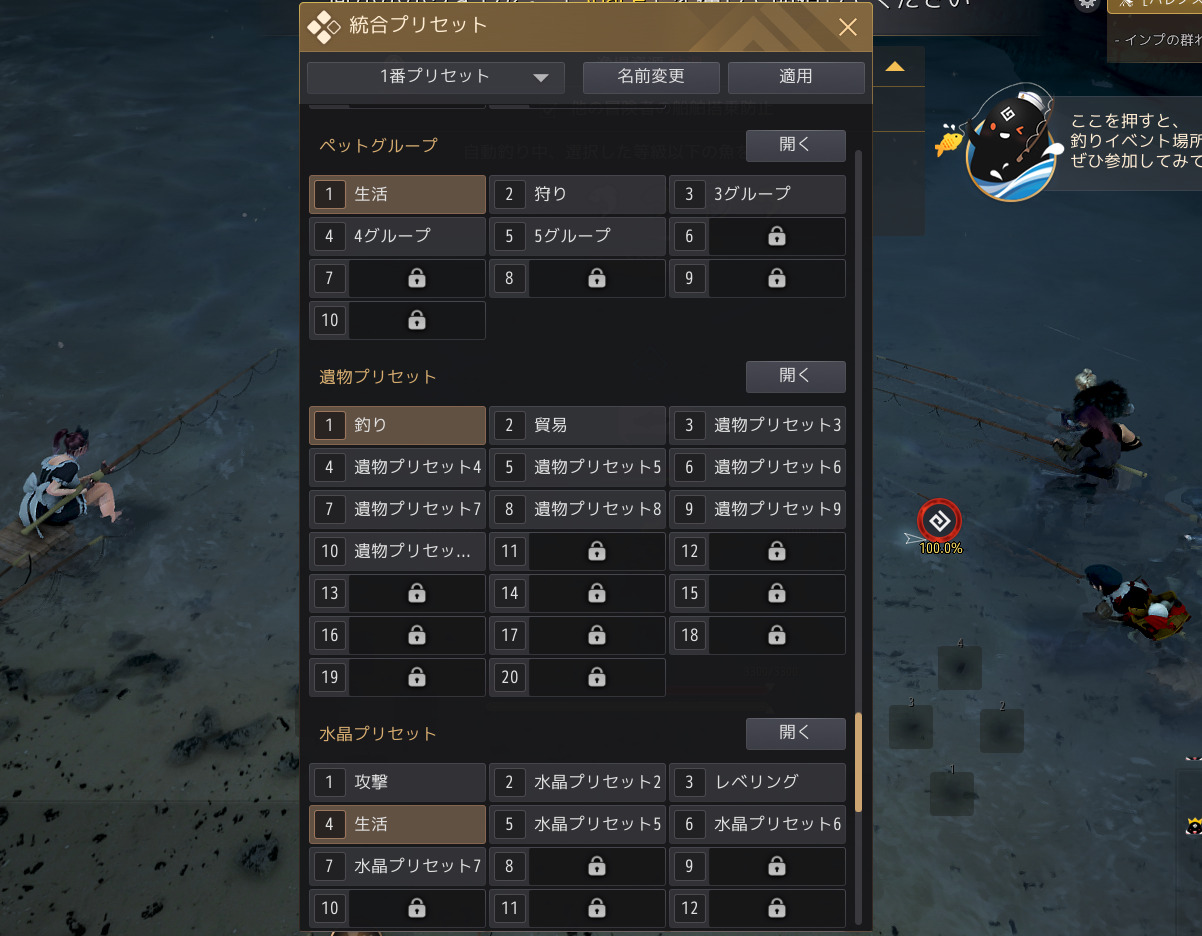This screenshot has width=1202, height=936.
Task: Select pet group 3グループ
Action: pos(757,194)
